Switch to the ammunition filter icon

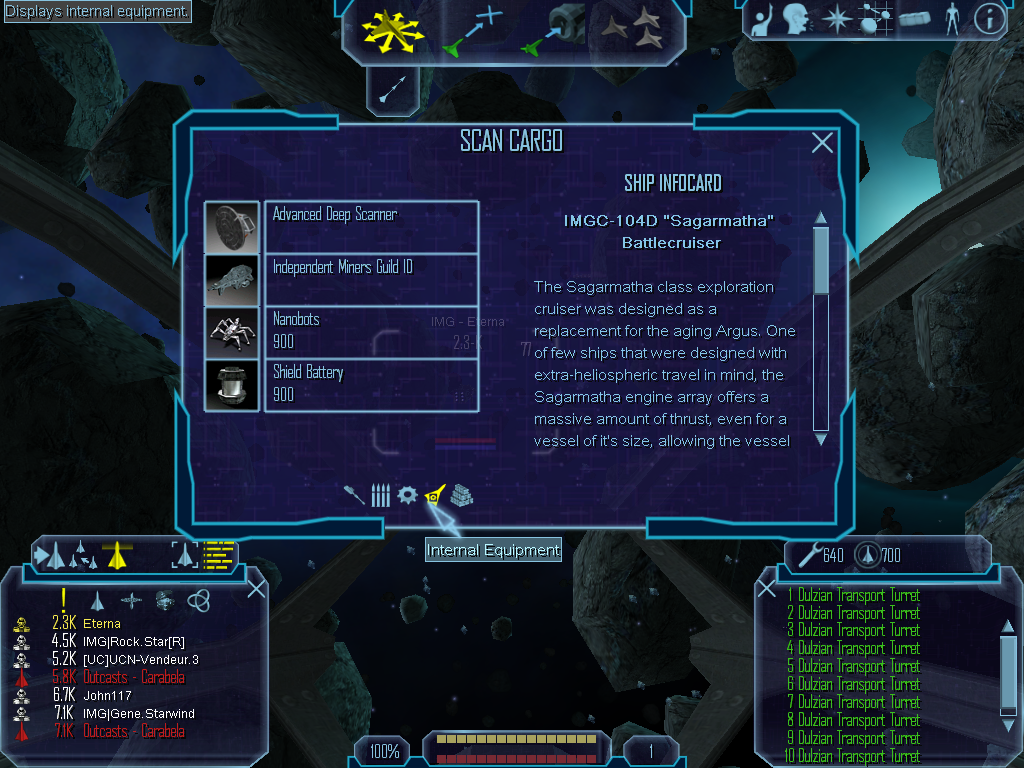pos(380,495)
